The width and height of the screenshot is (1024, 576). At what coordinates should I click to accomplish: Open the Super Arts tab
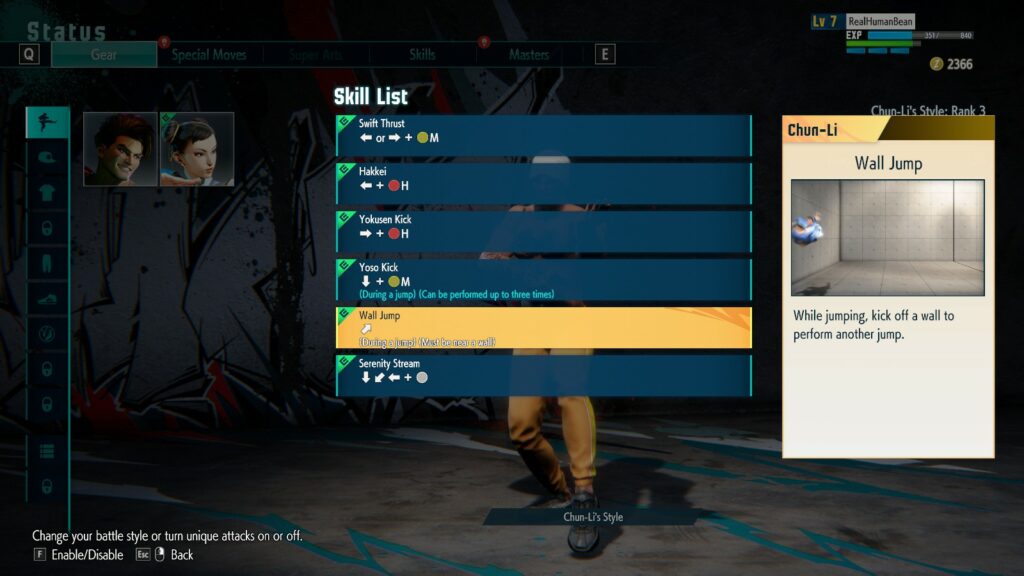316,55
